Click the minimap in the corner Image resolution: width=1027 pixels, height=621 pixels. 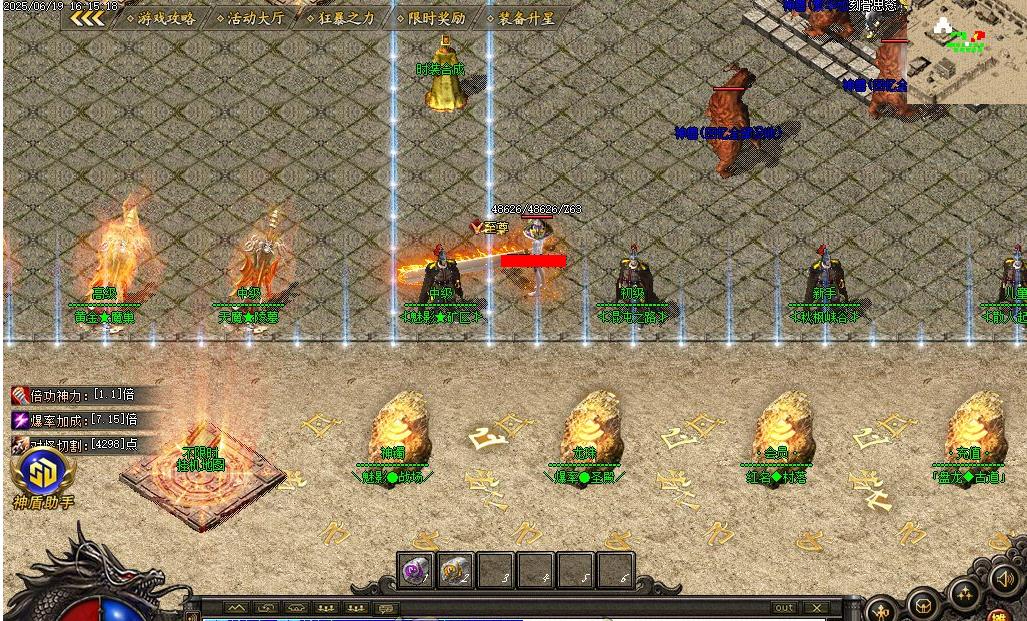coord(964,50)
